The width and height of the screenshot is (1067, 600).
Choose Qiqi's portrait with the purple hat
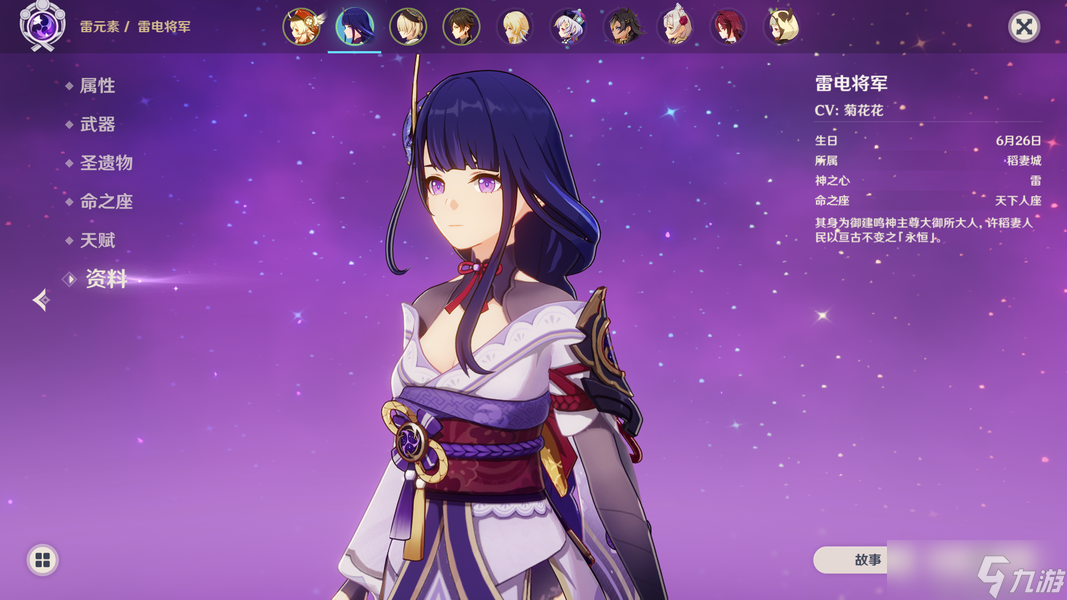[568, 27]
